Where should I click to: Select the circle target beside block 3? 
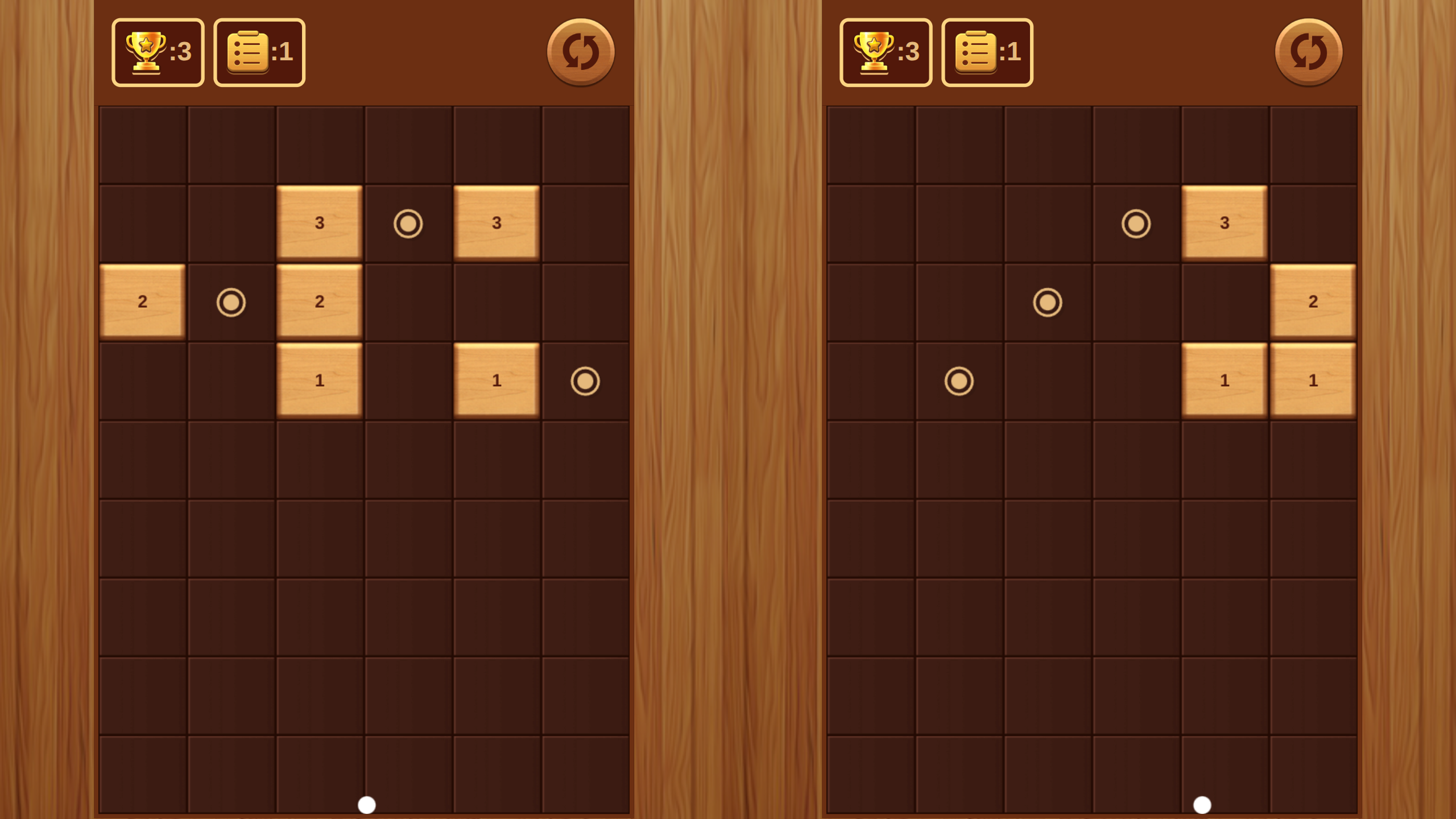[408, 224]
